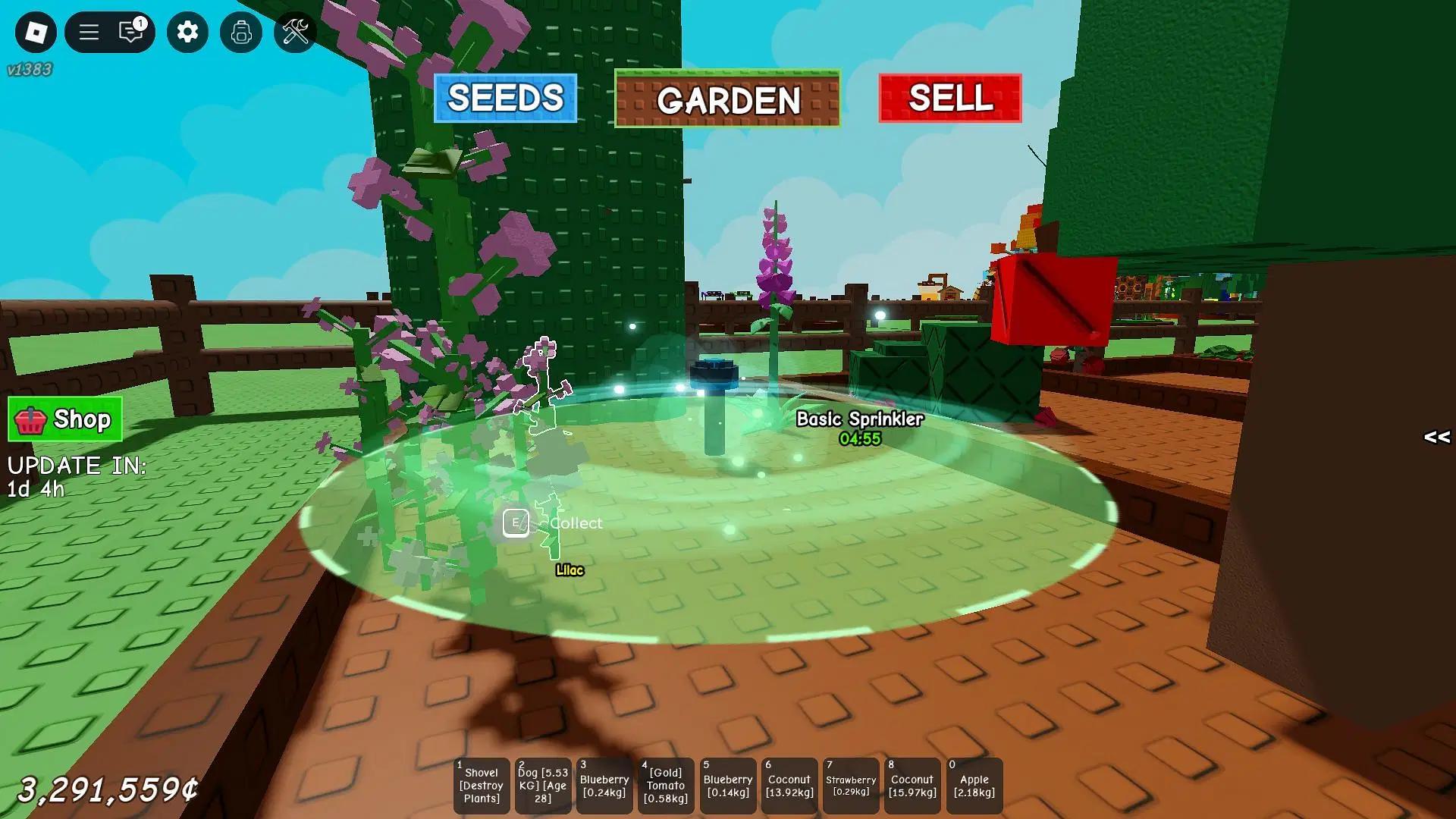Screen dimensions: 1456x819
Task: Equip the Dog in hotbar slot 2
Action: 542,786
